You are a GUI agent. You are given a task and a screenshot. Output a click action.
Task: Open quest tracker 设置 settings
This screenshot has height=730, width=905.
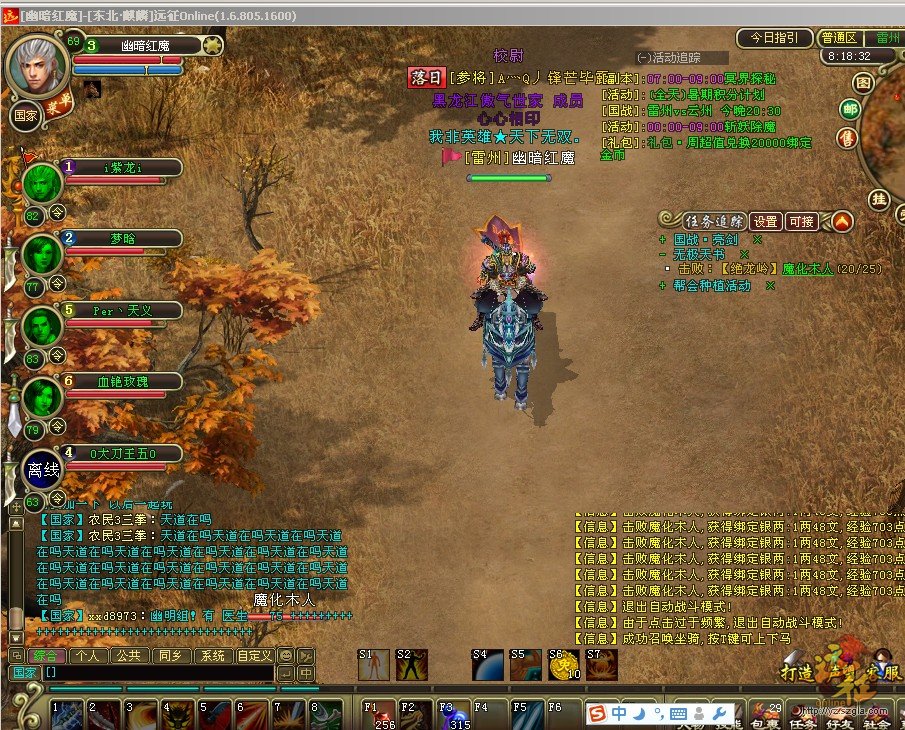(765, 221)
